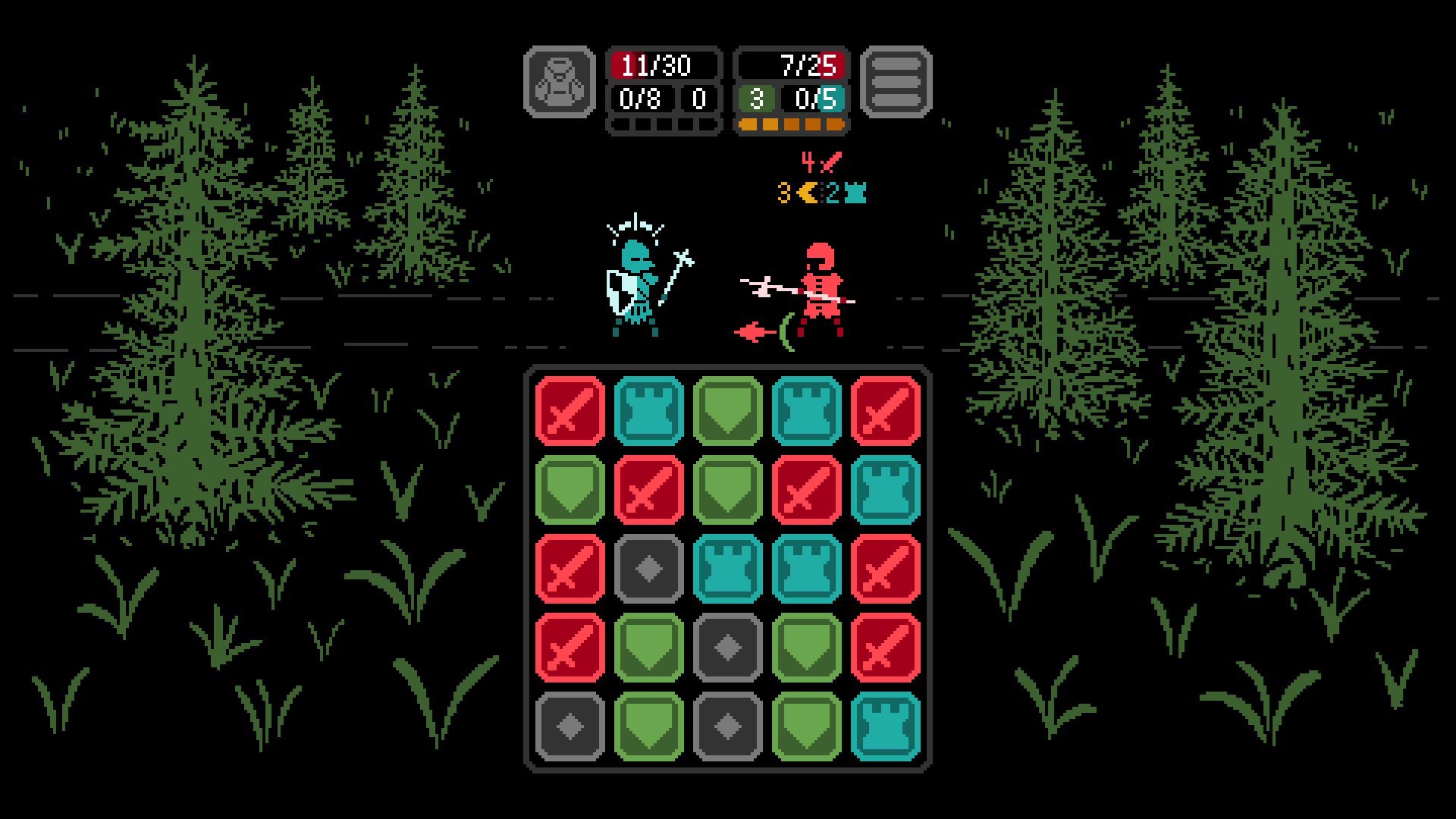Click the player health bar showing 11/30
This screenshot has width=1456, height=819.
pyautogui.click(x=664, y=66)
